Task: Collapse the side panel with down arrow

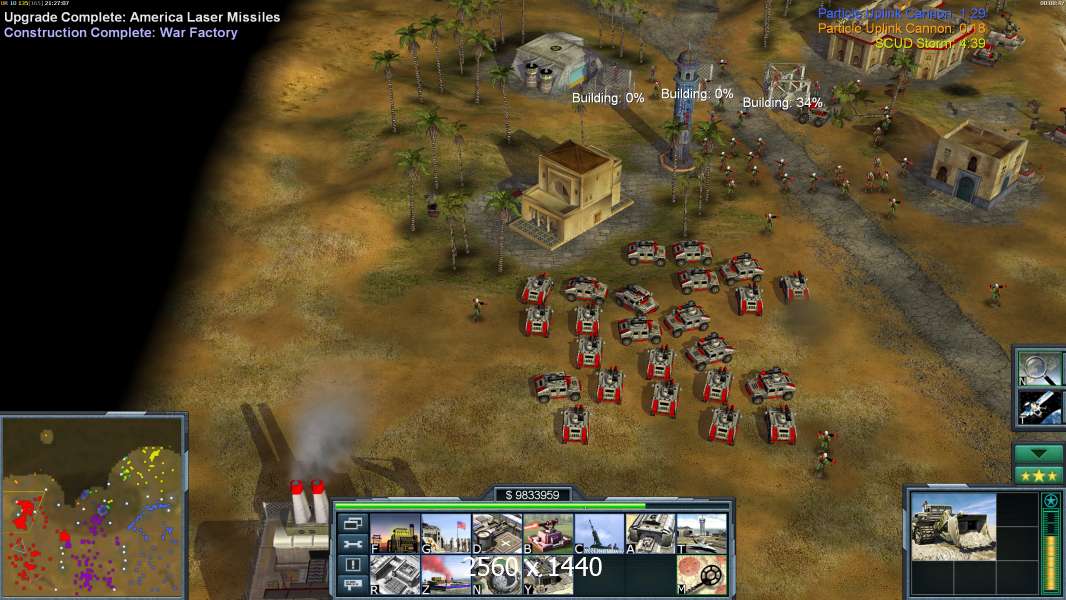Action: pos(1038,454)
